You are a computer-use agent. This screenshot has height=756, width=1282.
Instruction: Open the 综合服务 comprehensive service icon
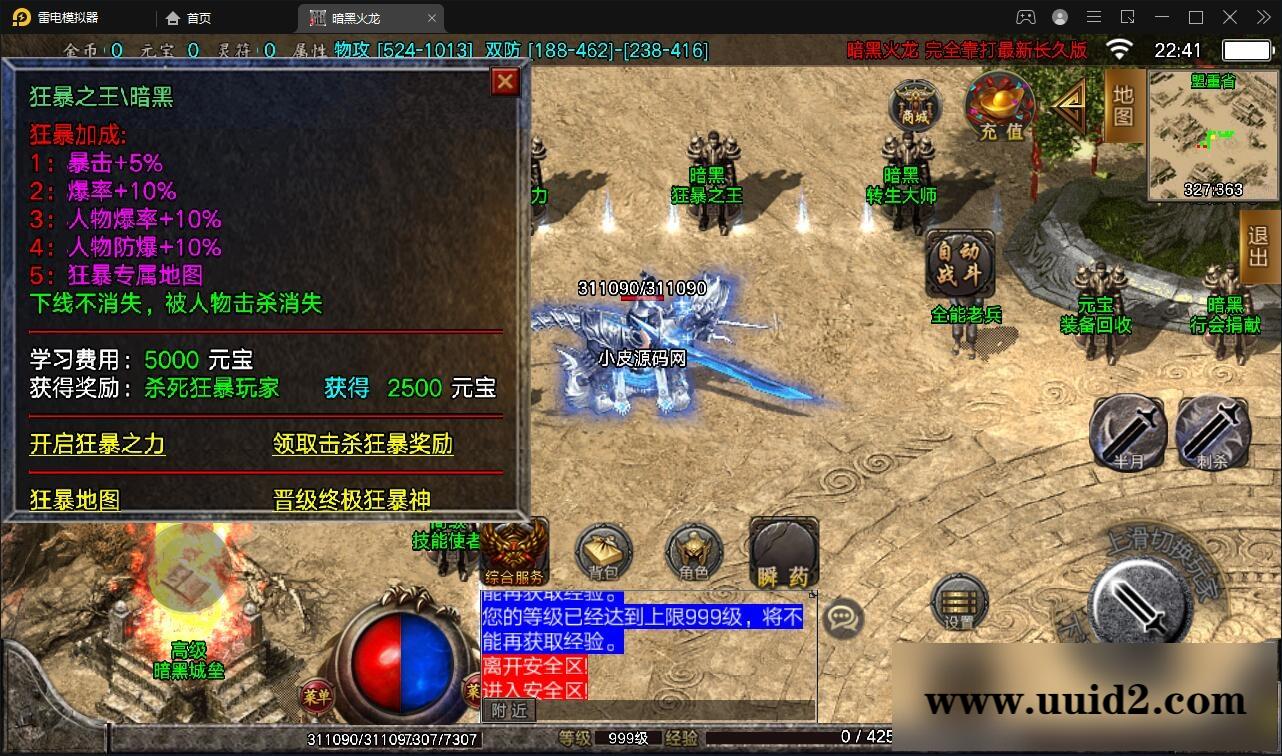[513, 550]
